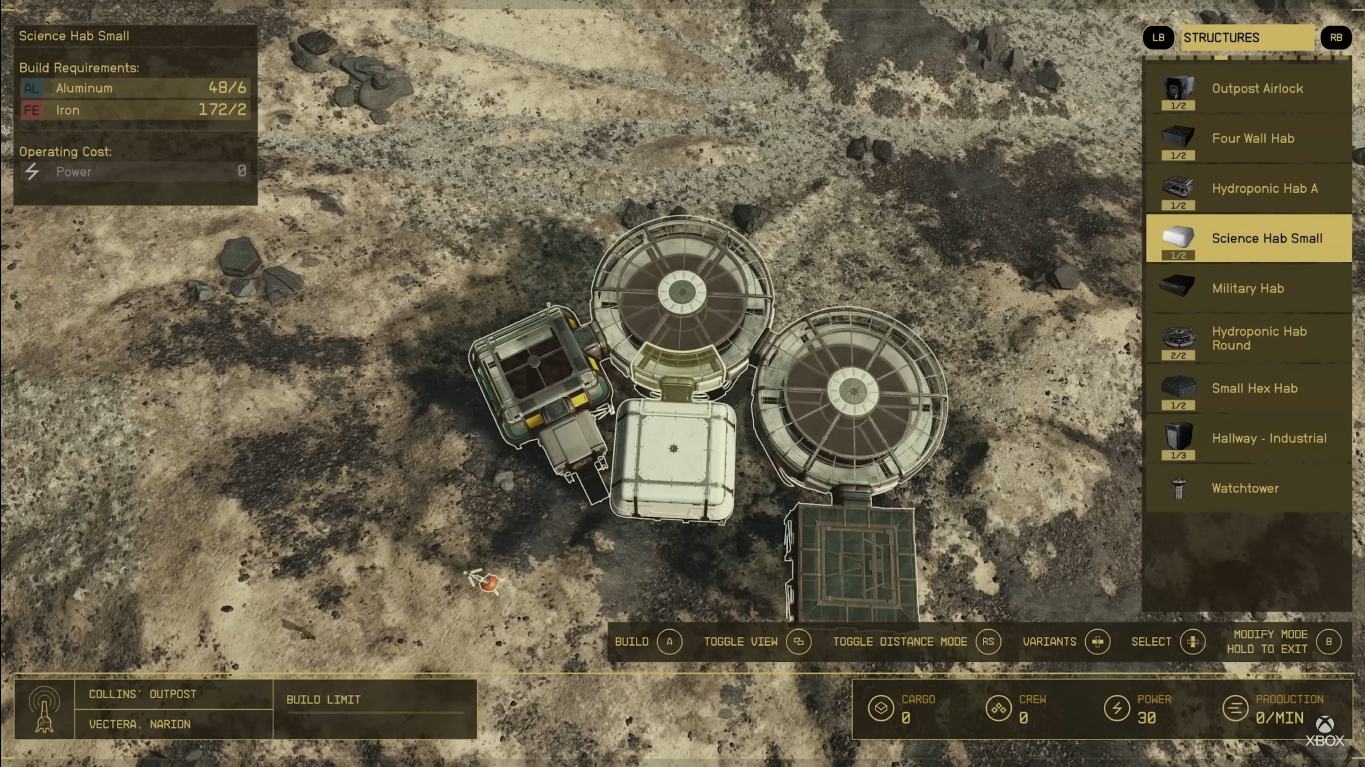Select the Small Hex Hab icon
The image size is (1365, 767).
(1177, 388)
